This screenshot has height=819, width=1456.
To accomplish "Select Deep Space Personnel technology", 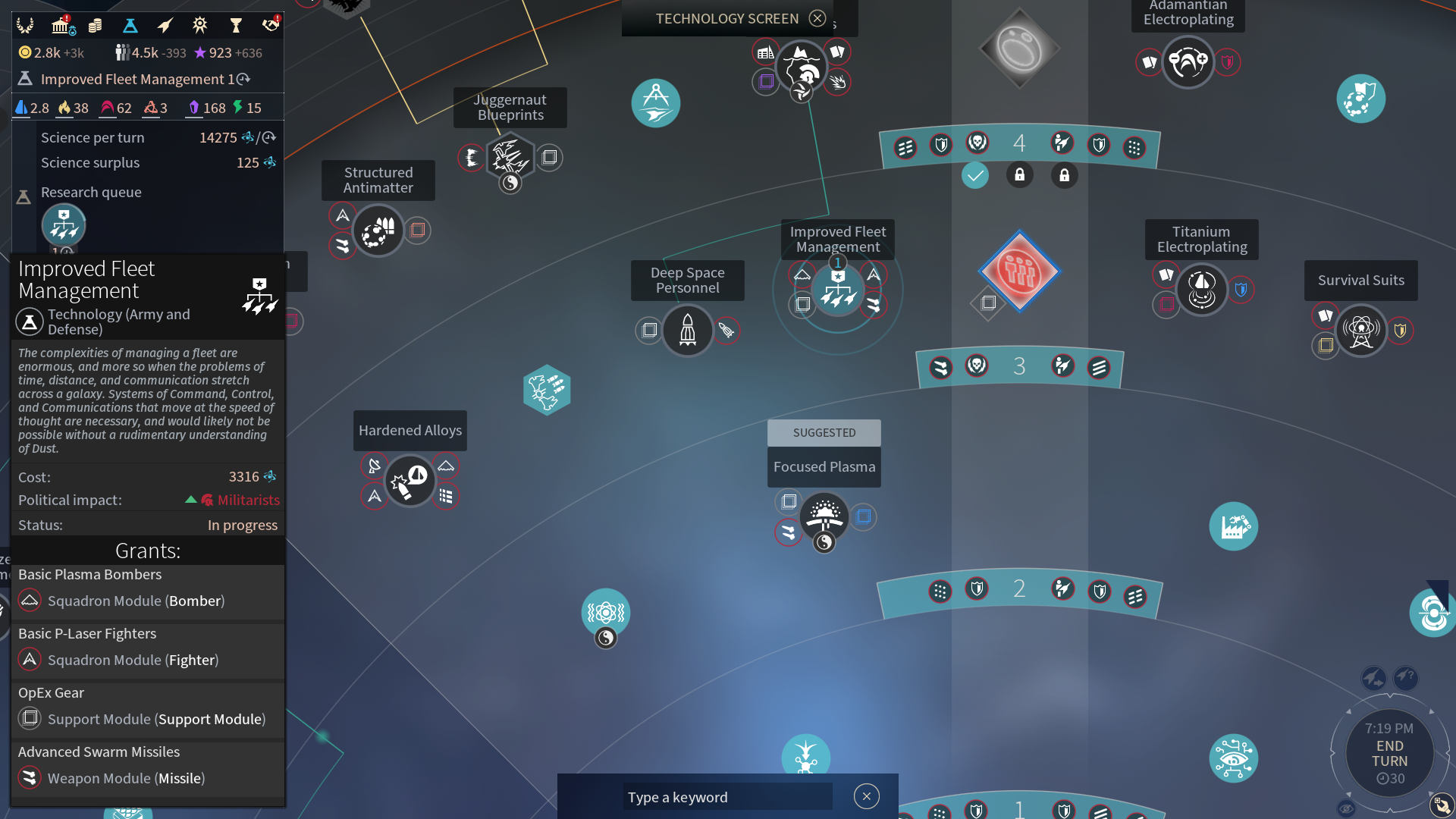I will coord(687,330).
